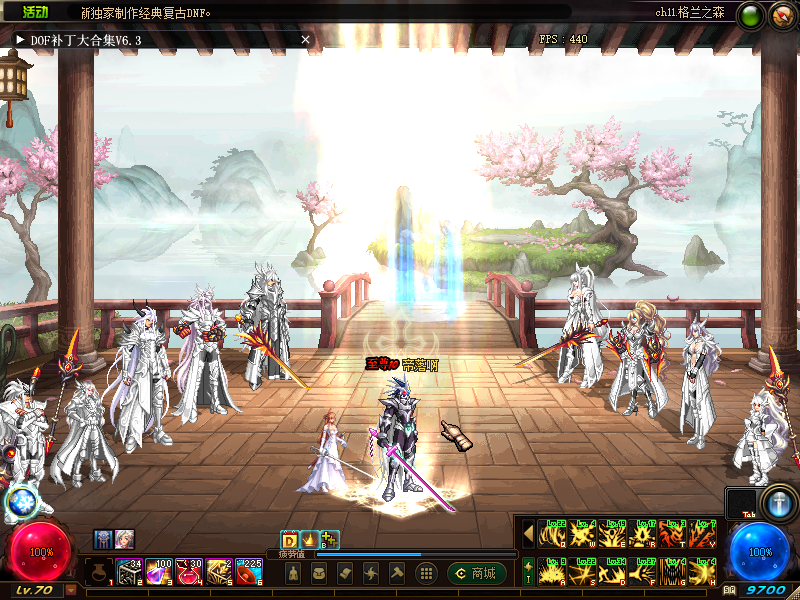800x600 pixels.
Task: Expand the DOF补丁大合集 arrow
Action: pos(20,39)
